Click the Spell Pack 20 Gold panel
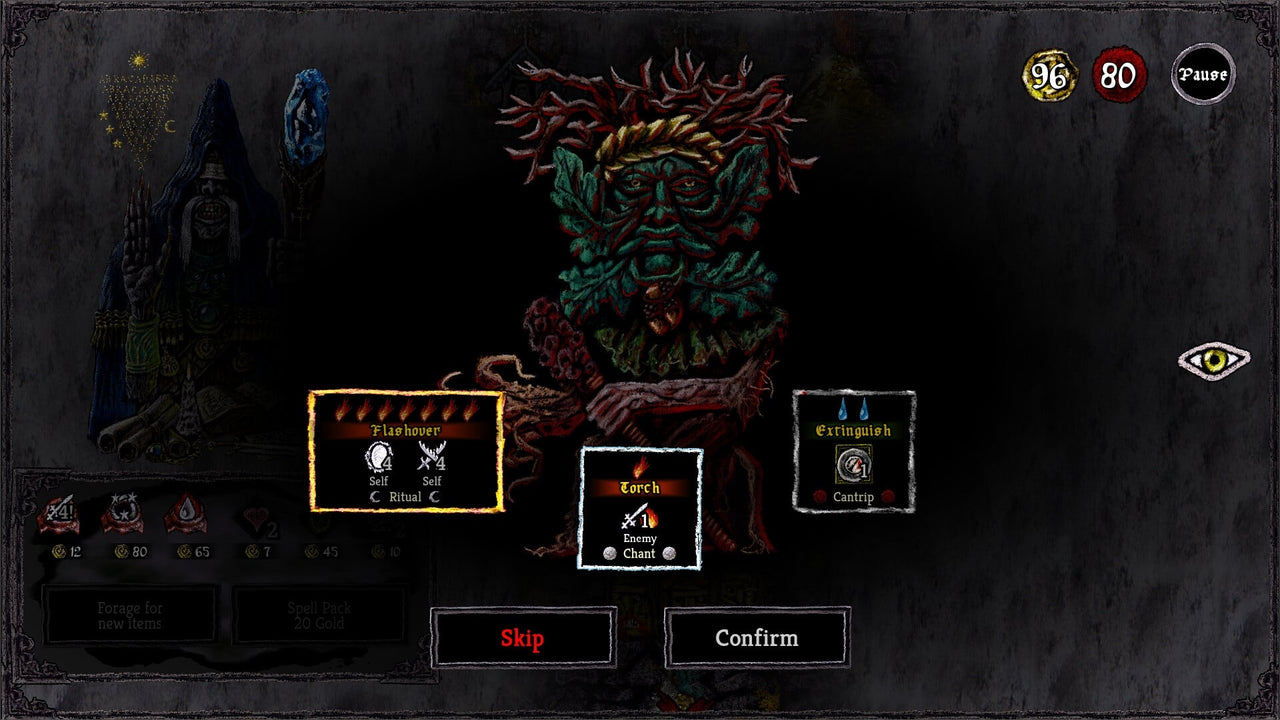 pos(317,615)
